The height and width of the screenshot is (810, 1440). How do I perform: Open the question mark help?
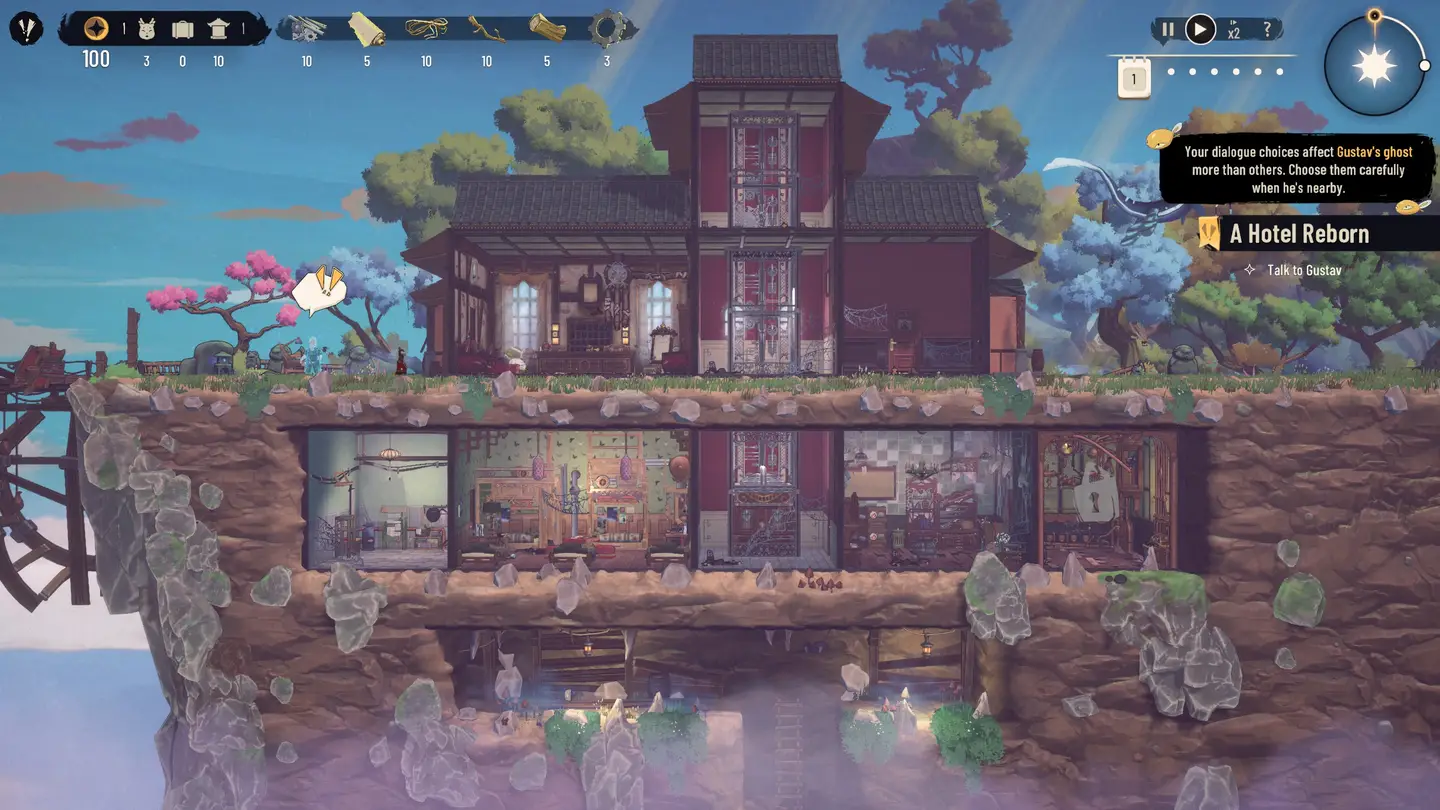pyautogui.click(x=1267, y=29)
